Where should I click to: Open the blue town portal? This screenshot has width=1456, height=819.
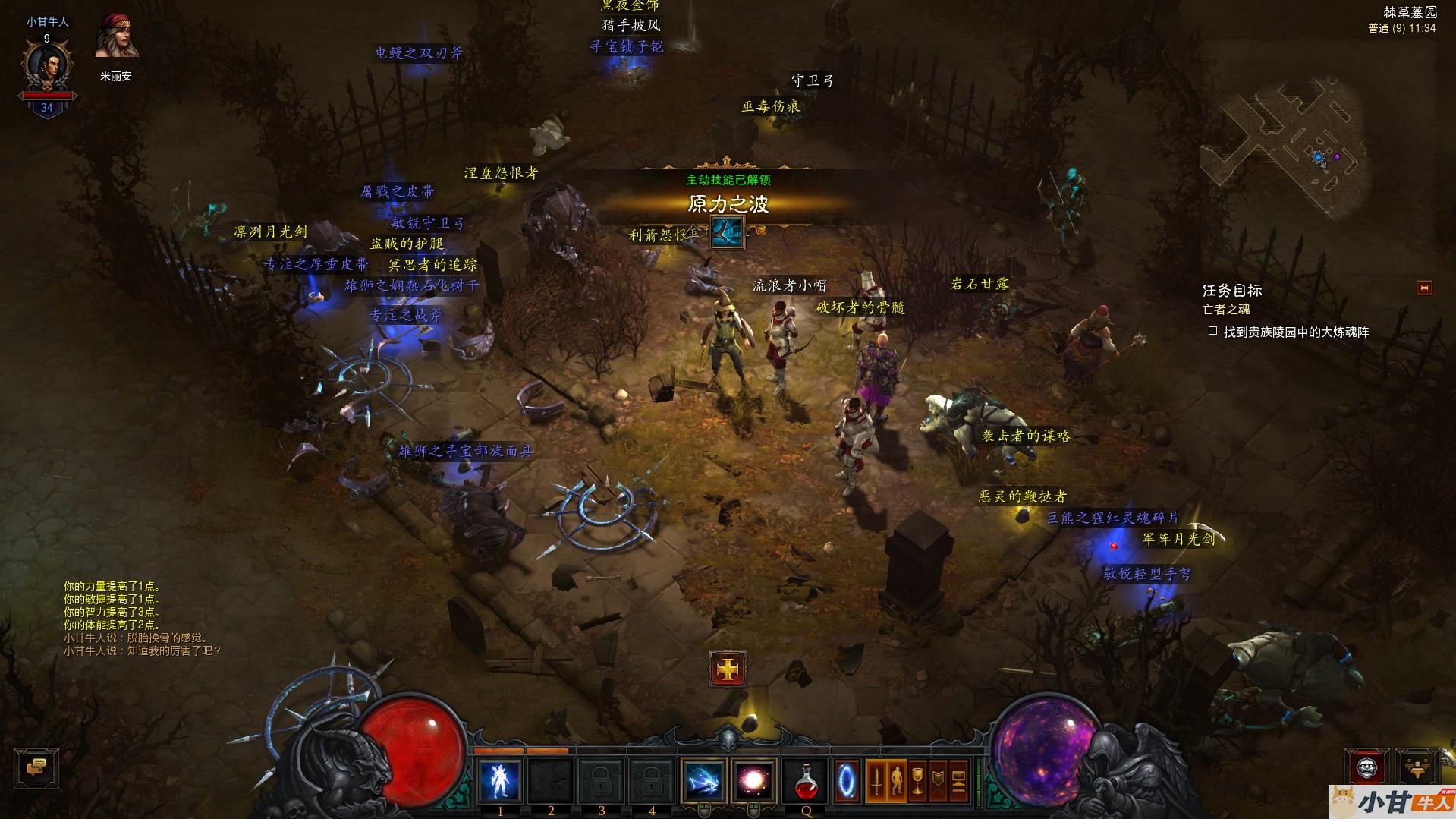847,780
